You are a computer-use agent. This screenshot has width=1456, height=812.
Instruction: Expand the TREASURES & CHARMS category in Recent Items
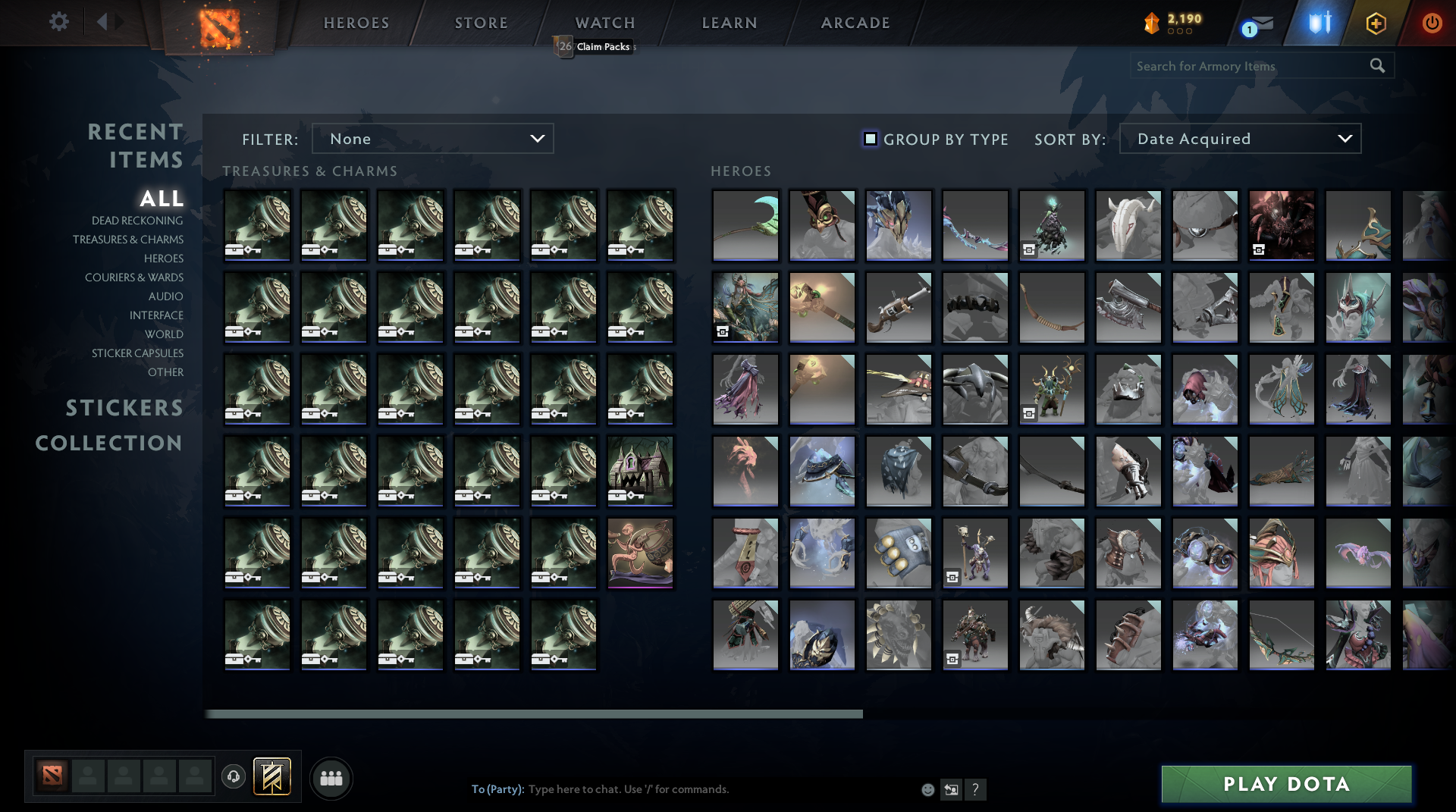[x=128, y=240]
